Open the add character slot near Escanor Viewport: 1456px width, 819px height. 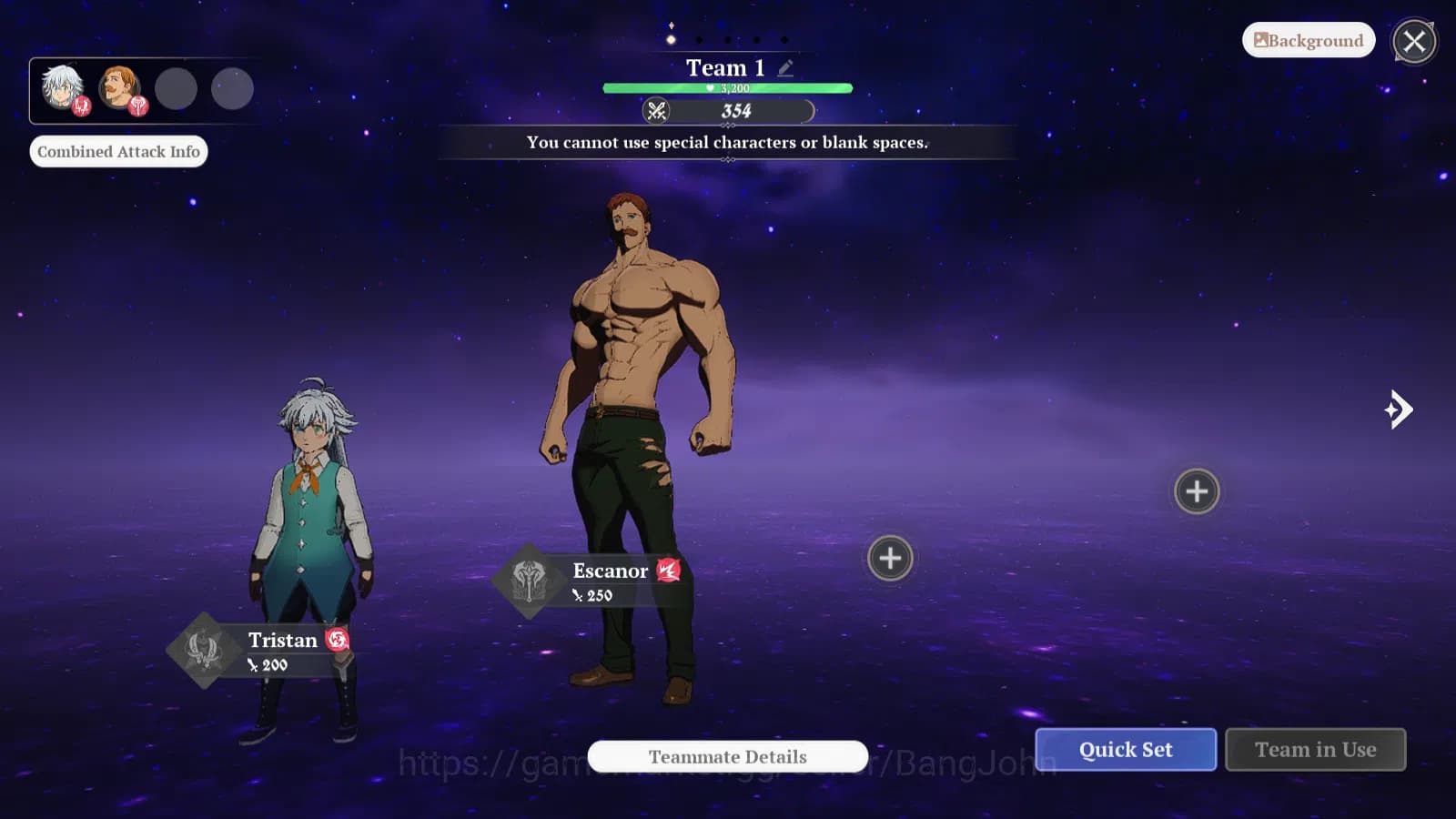pos(889,557)
